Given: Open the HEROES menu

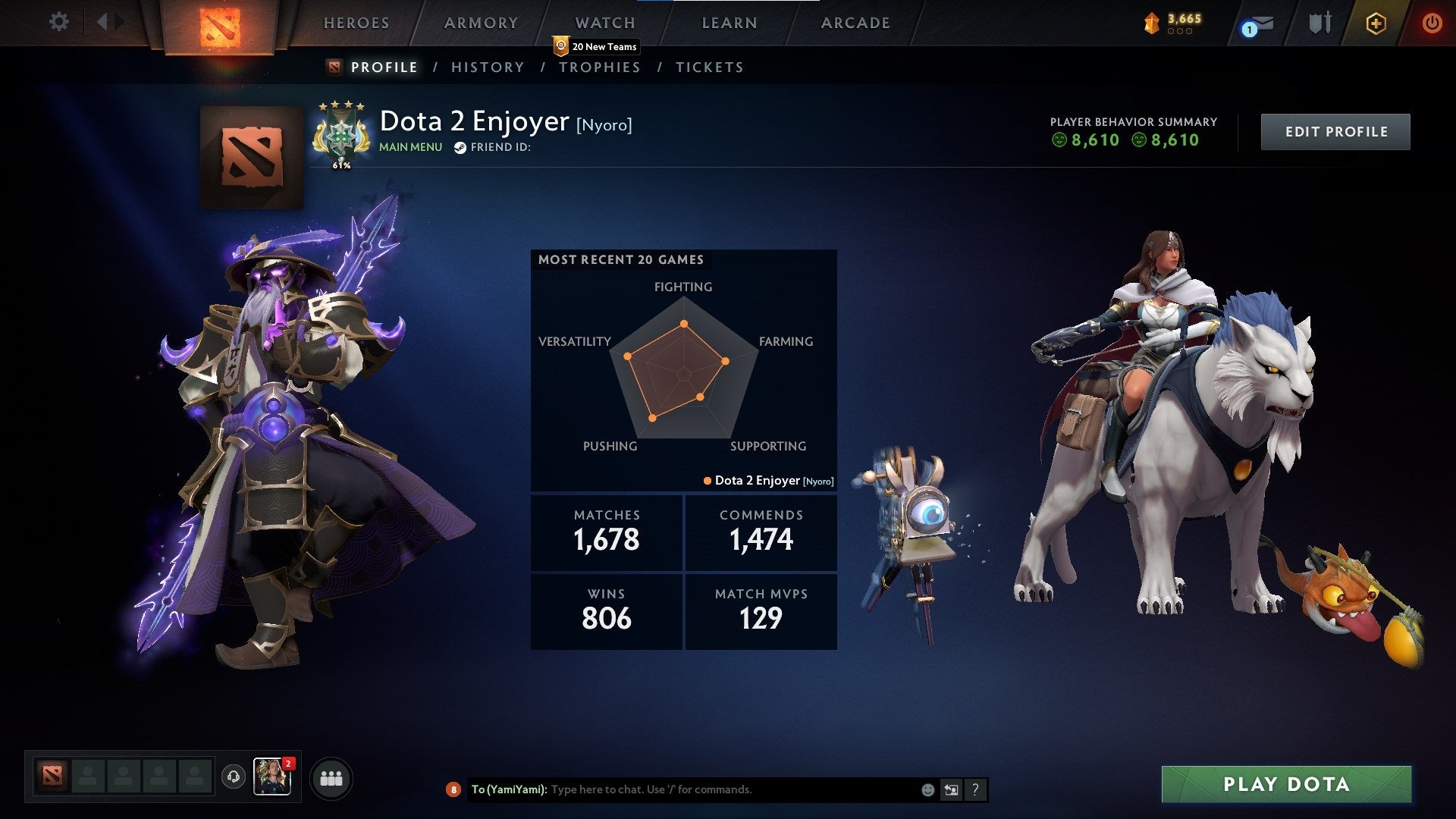Looking at the screenshot, I should [356, 23].
